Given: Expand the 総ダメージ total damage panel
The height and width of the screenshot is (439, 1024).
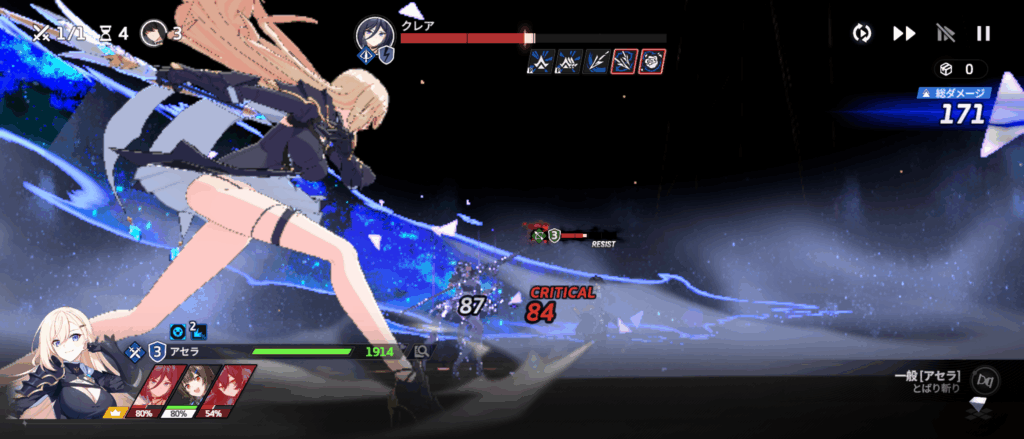Looking at the screenshot, I should 957,108.
